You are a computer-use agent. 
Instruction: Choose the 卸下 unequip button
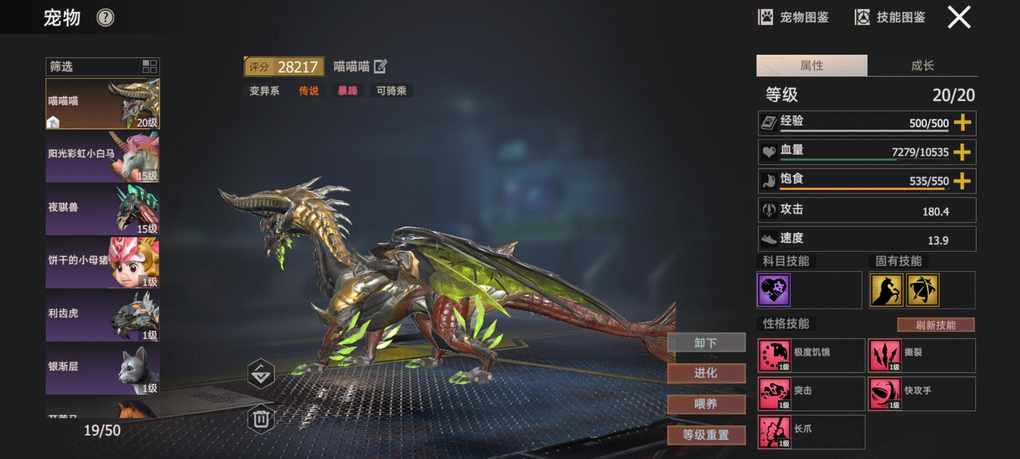click(x=706, y=343)
